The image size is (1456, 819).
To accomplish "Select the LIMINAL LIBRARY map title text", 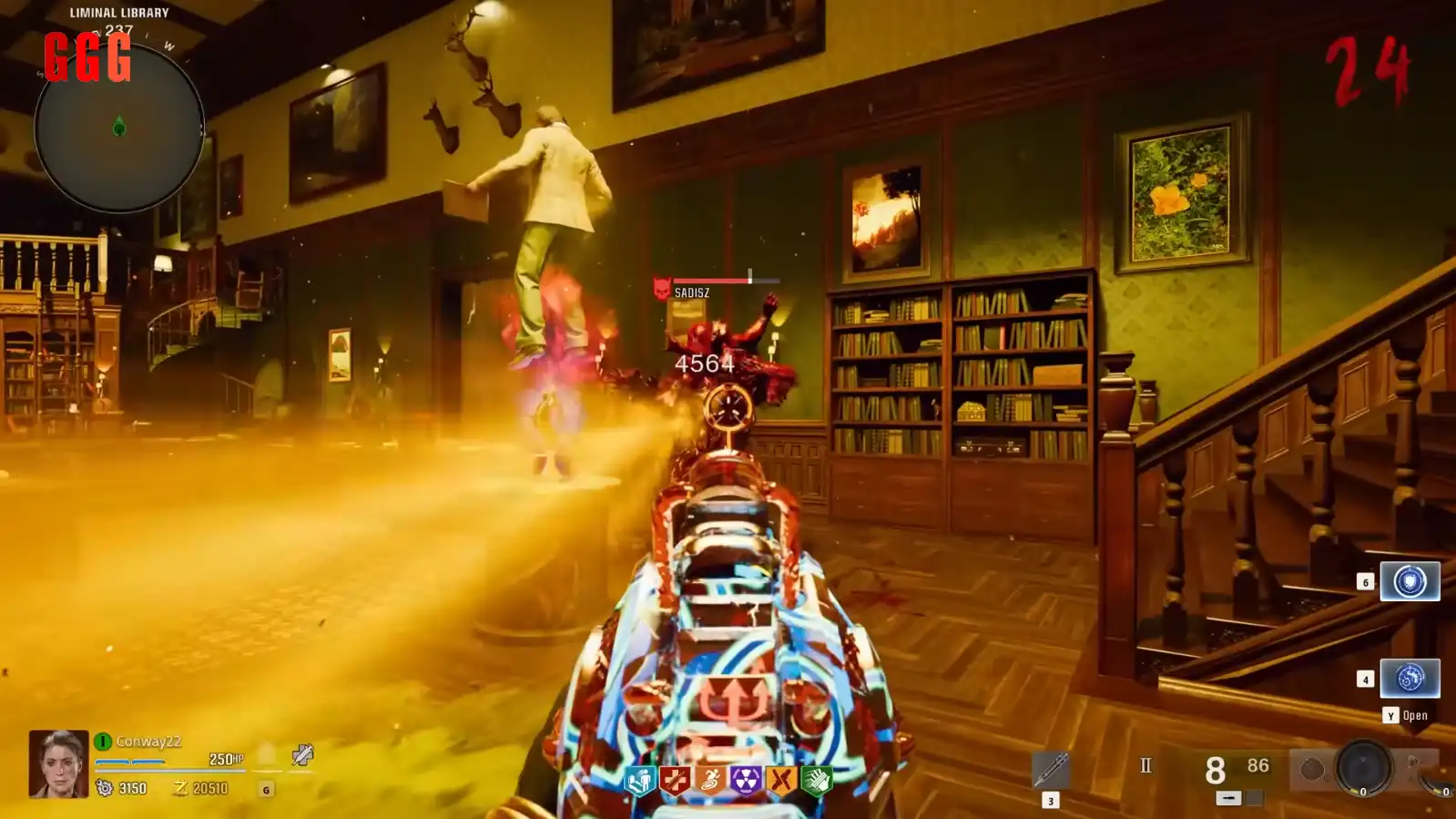I will 117,13.
